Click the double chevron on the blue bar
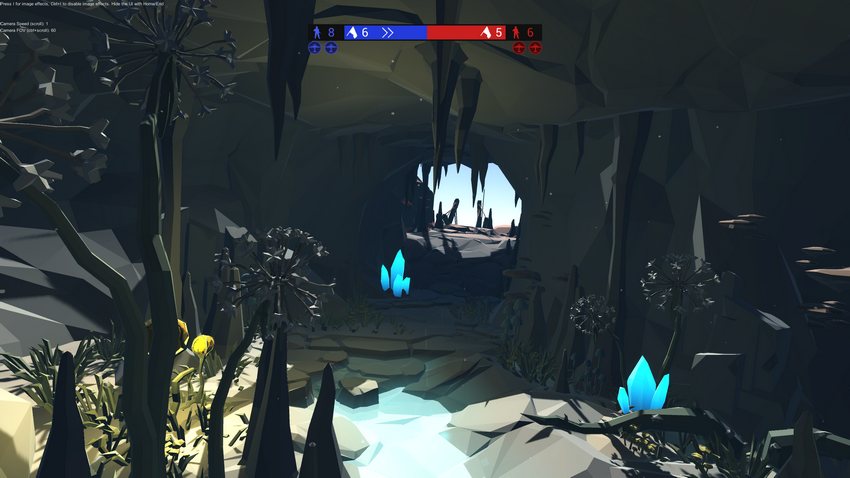 point(387,33)
